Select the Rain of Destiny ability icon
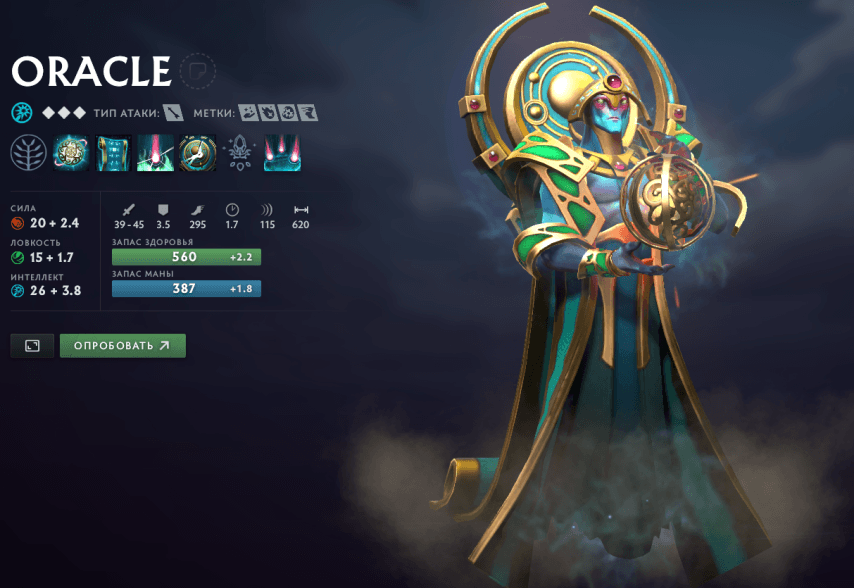This screenshot has width=854, height=588. pos(282,153)
